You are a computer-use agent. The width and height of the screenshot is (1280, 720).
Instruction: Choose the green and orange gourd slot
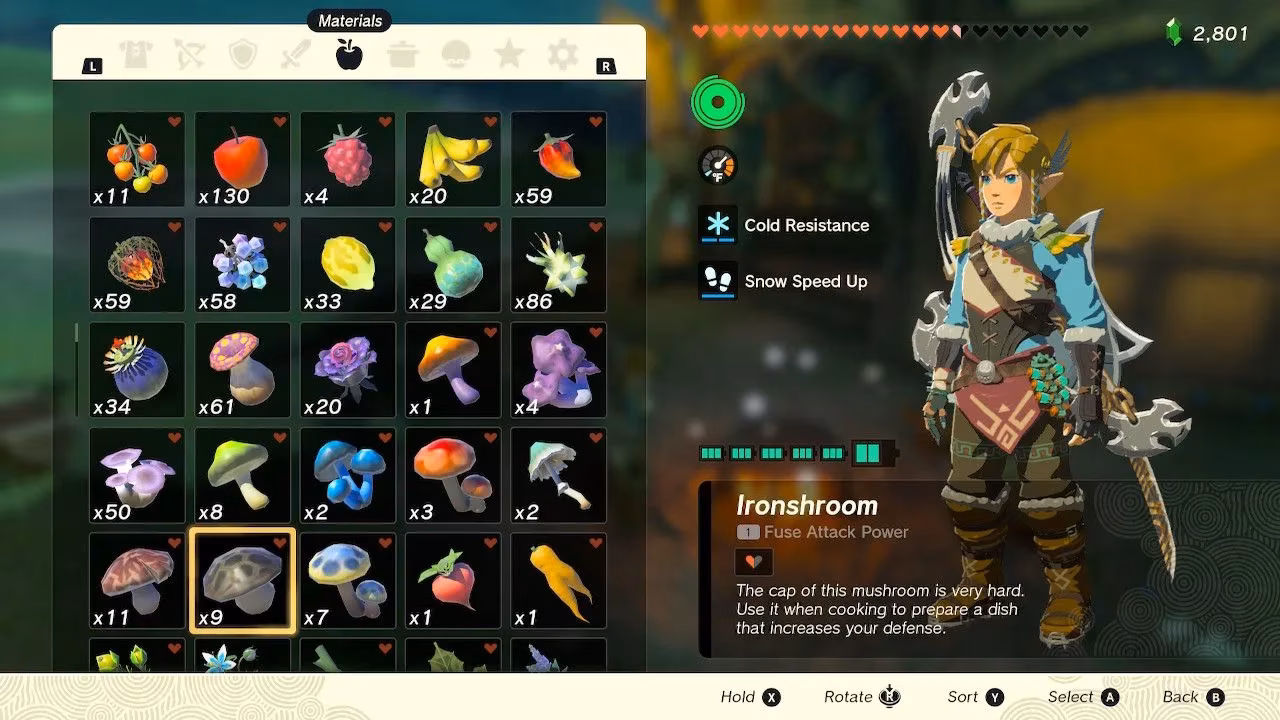pos(453,265)
